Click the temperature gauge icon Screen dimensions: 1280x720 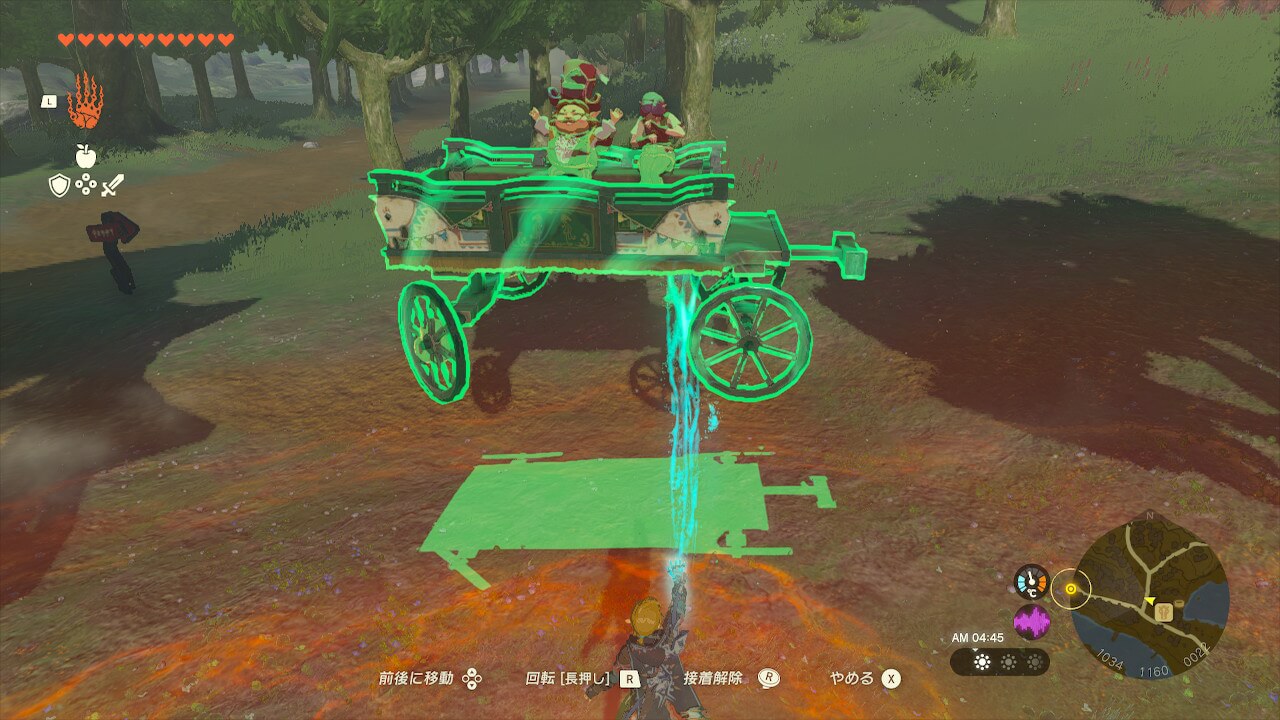[1031, 582]
